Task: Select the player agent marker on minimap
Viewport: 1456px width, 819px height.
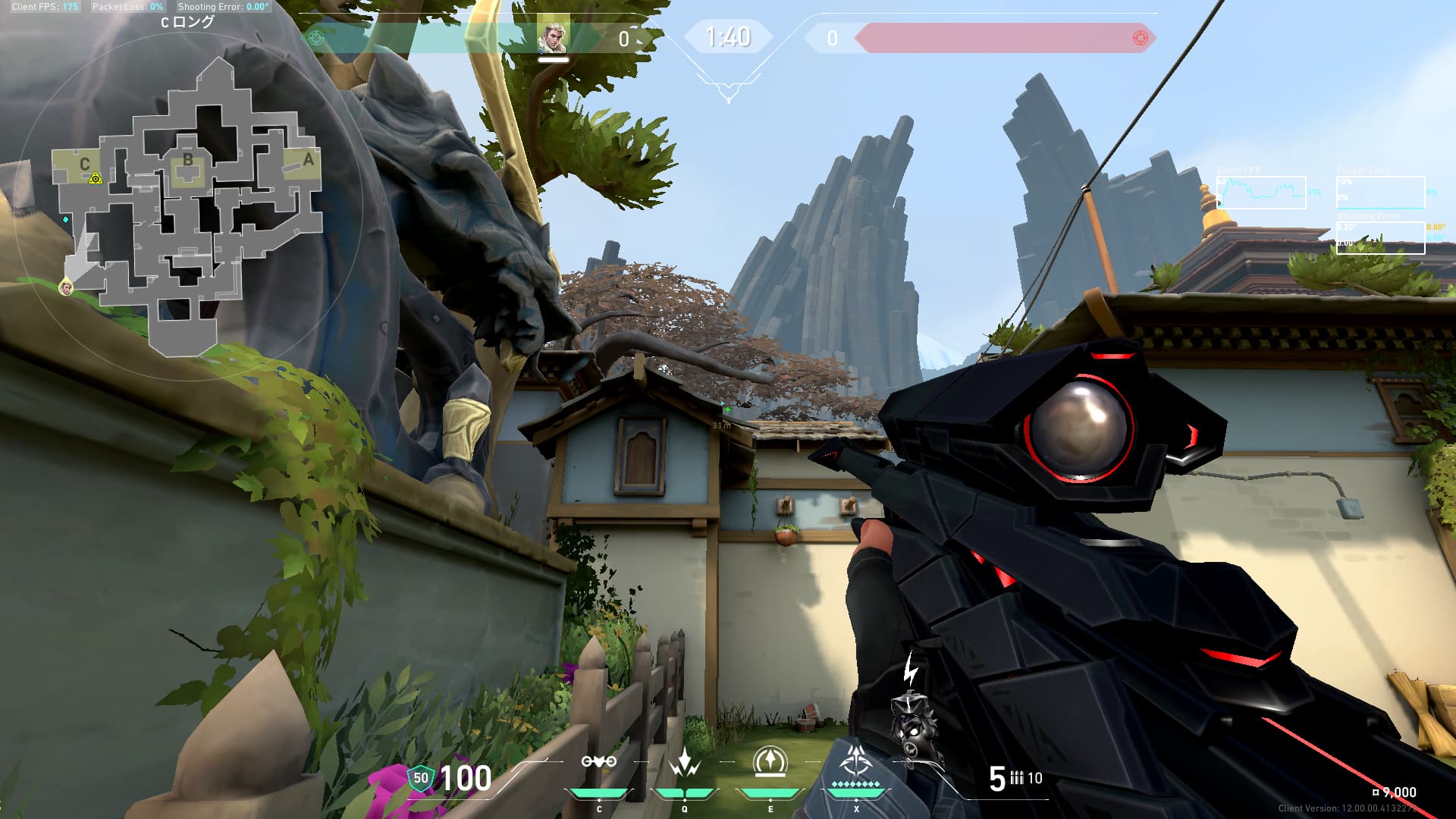Action: click(x=67, y=287)
